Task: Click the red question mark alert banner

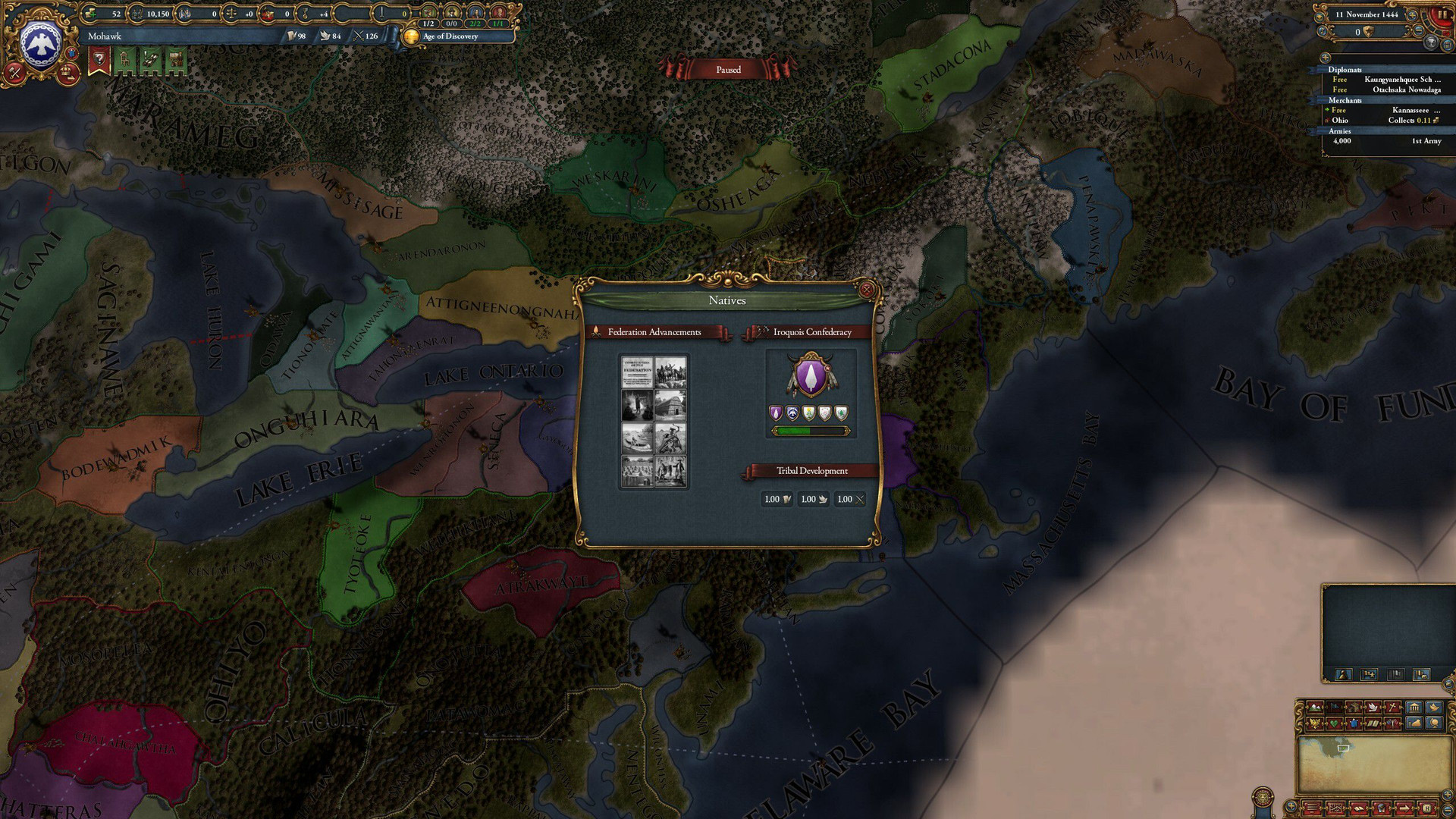Action: [x=99, y=61]
